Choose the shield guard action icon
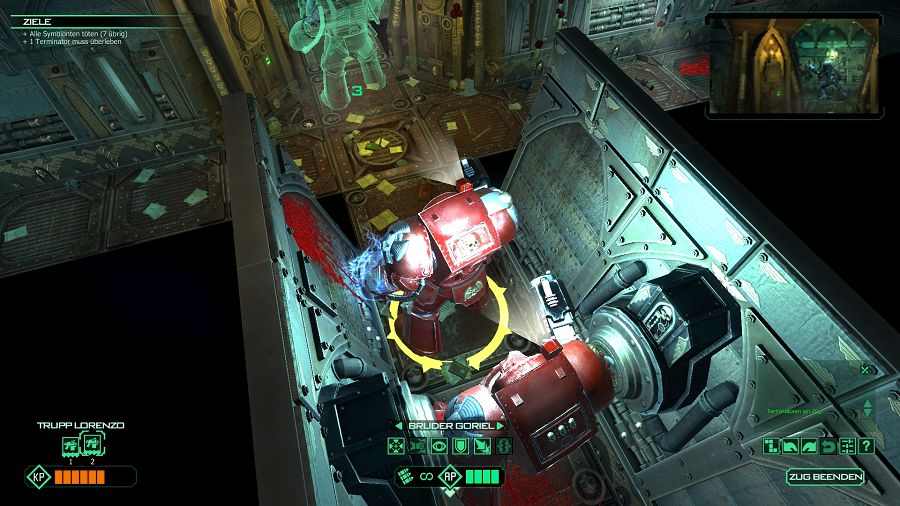The image size is (900, 506). click(459, 446)
